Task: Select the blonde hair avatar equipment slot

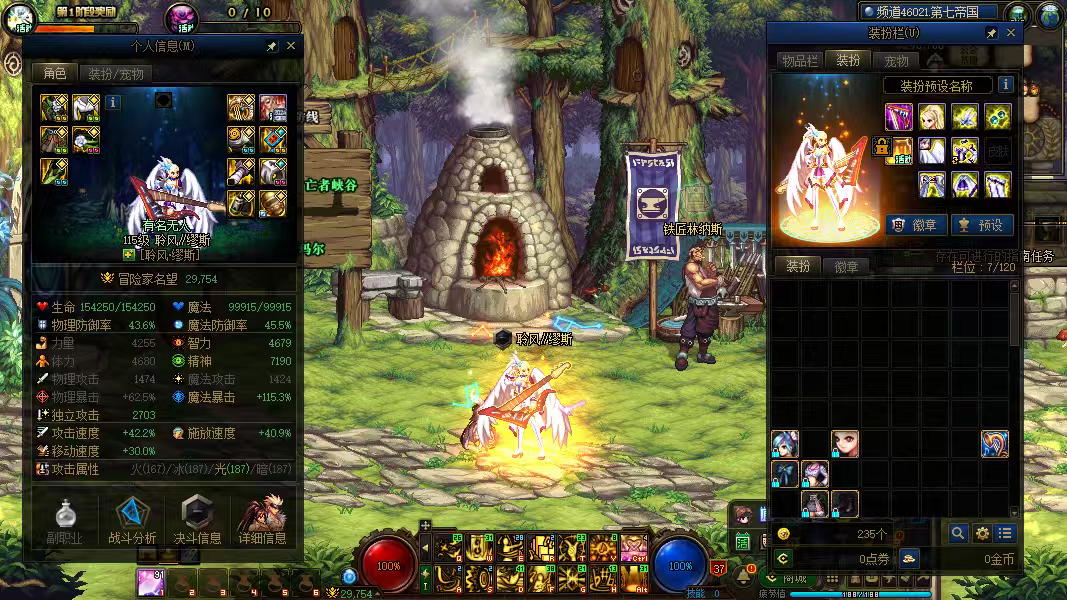Action: click(931, 117)
